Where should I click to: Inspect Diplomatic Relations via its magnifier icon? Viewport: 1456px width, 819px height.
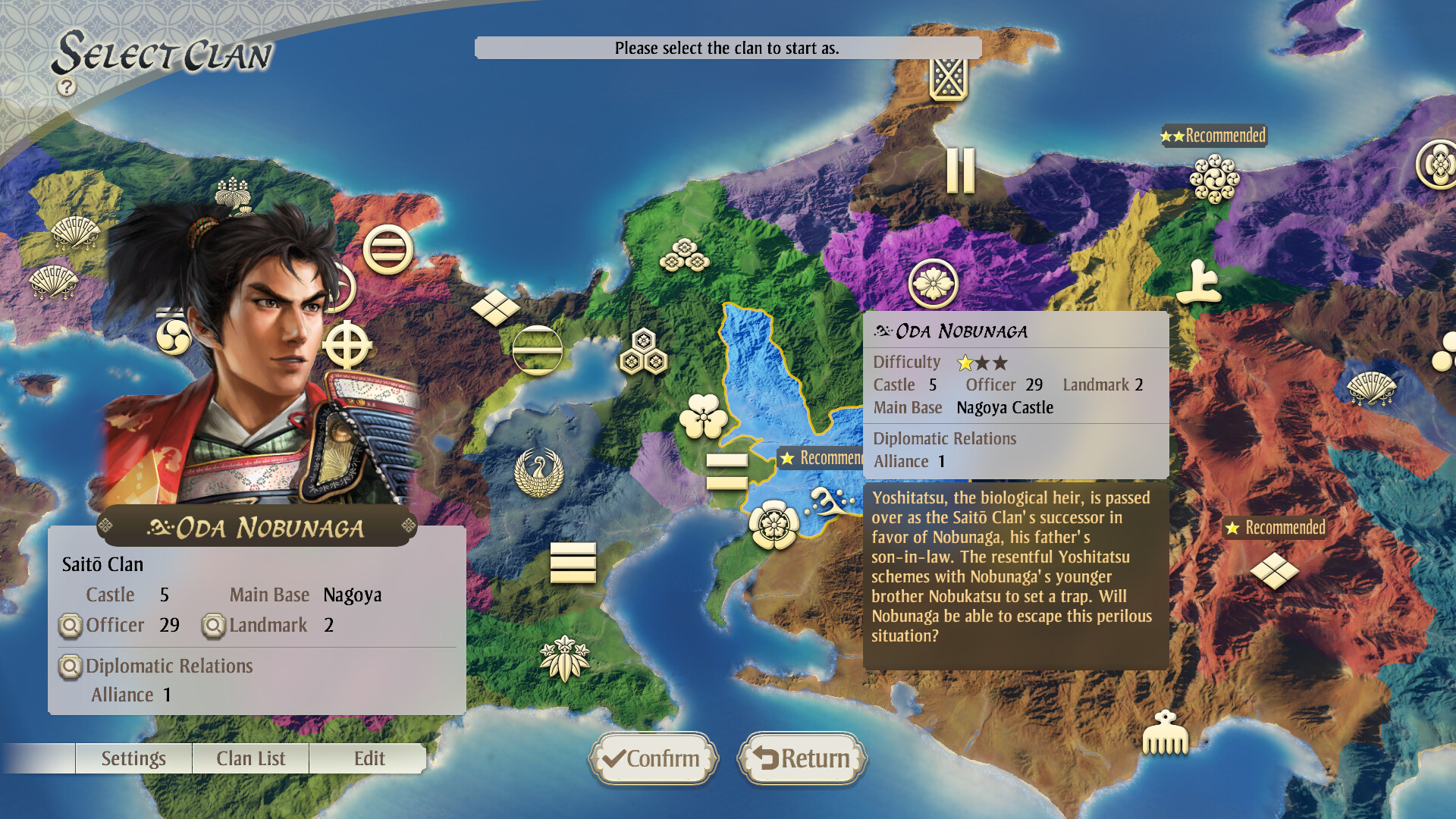tap(72, 667)
